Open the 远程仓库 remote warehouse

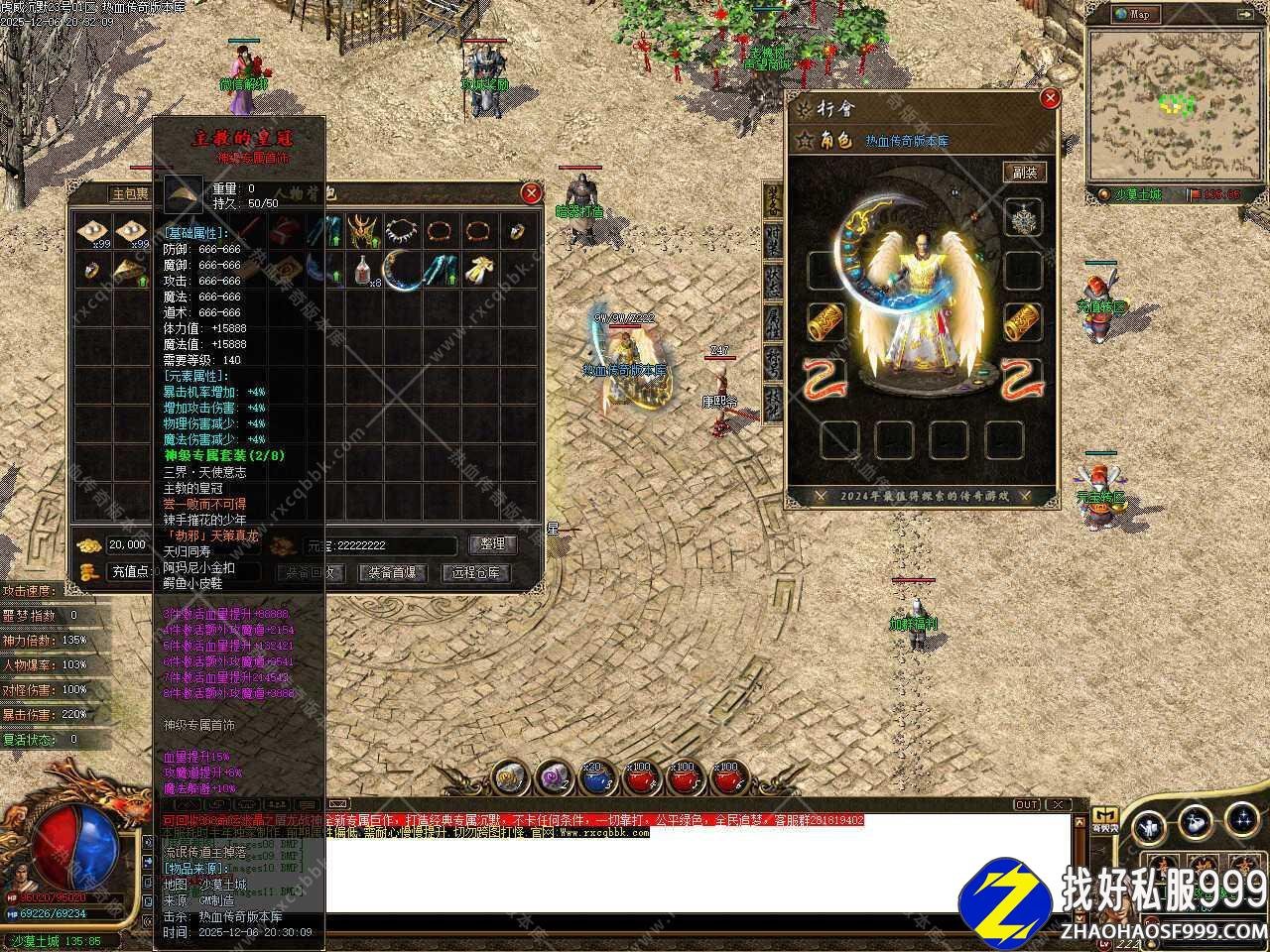click(476, 573)
